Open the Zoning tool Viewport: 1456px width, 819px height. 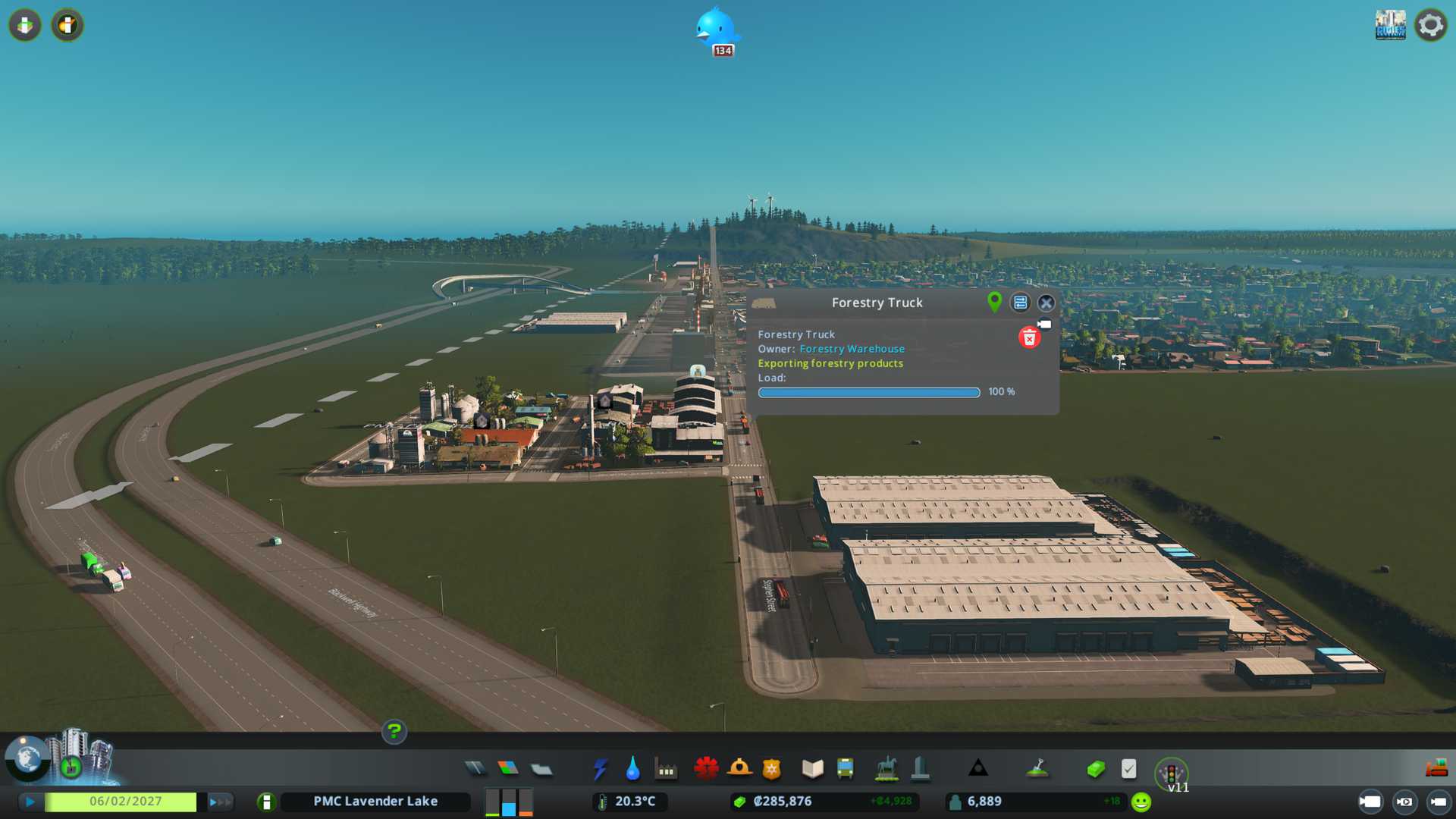tap(508, 769)
